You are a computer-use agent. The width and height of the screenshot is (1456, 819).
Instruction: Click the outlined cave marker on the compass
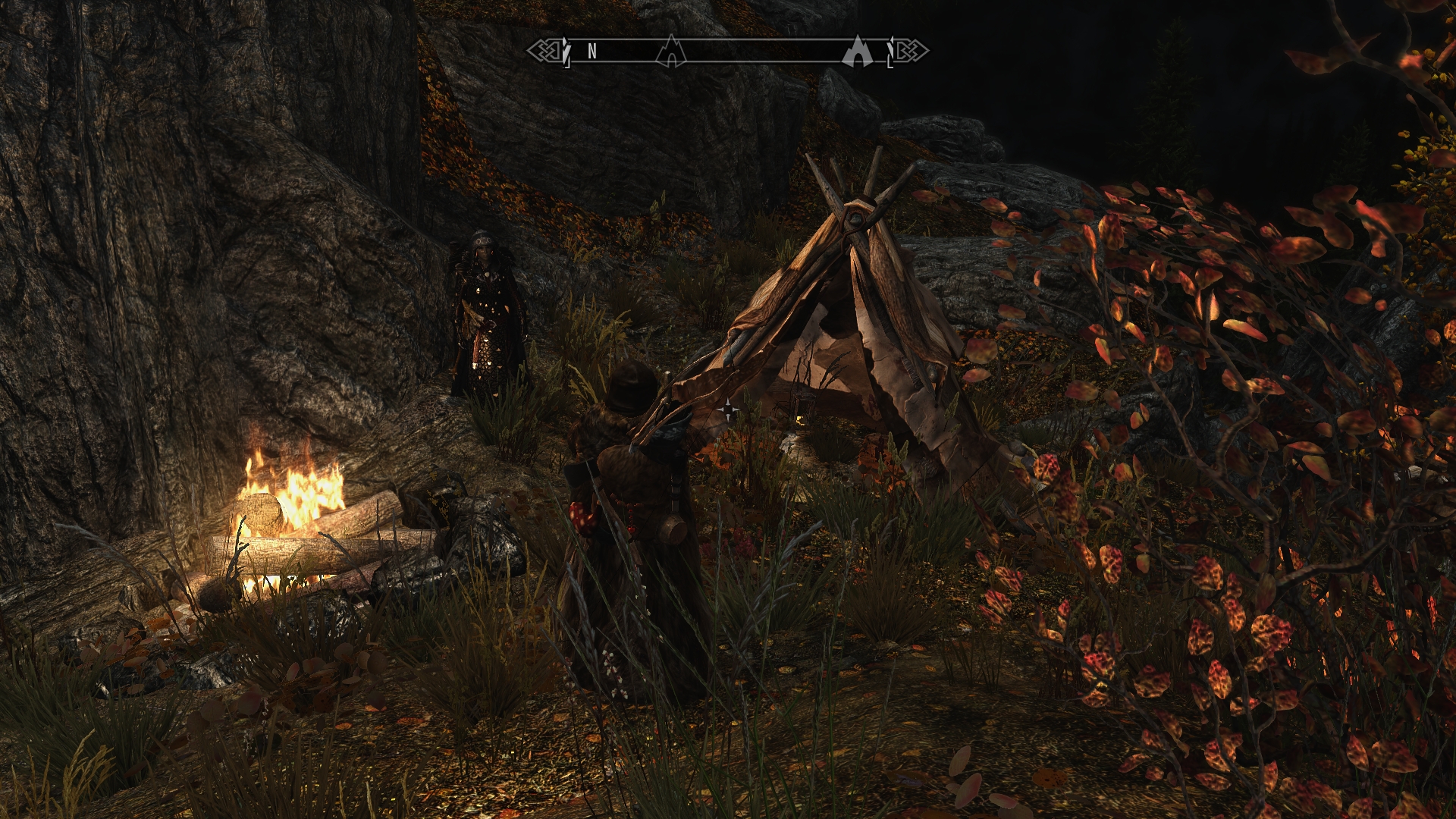pos(670,52)
